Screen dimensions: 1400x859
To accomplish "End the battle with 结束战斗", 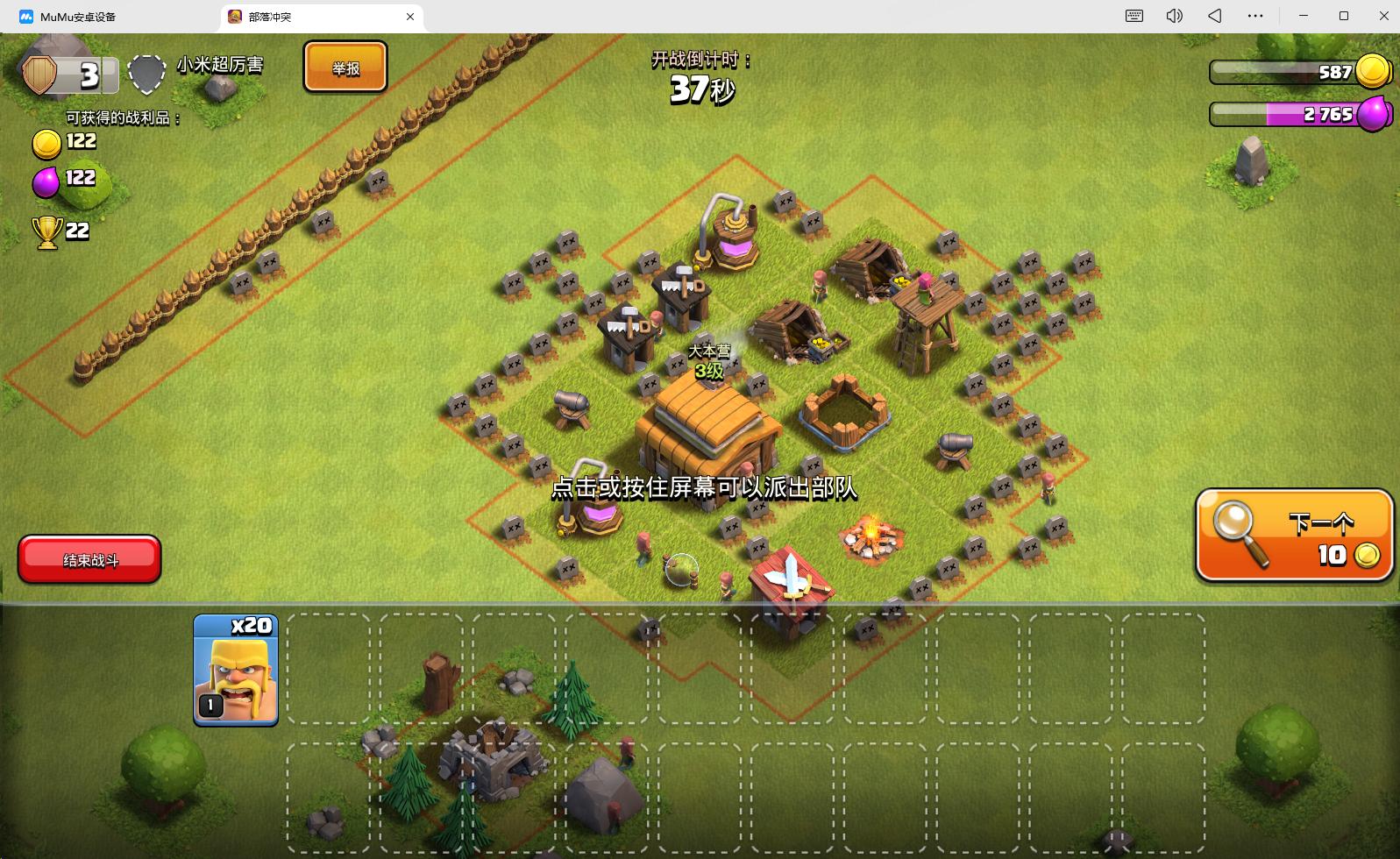I will pyautogui.click(x=89, y=559).
